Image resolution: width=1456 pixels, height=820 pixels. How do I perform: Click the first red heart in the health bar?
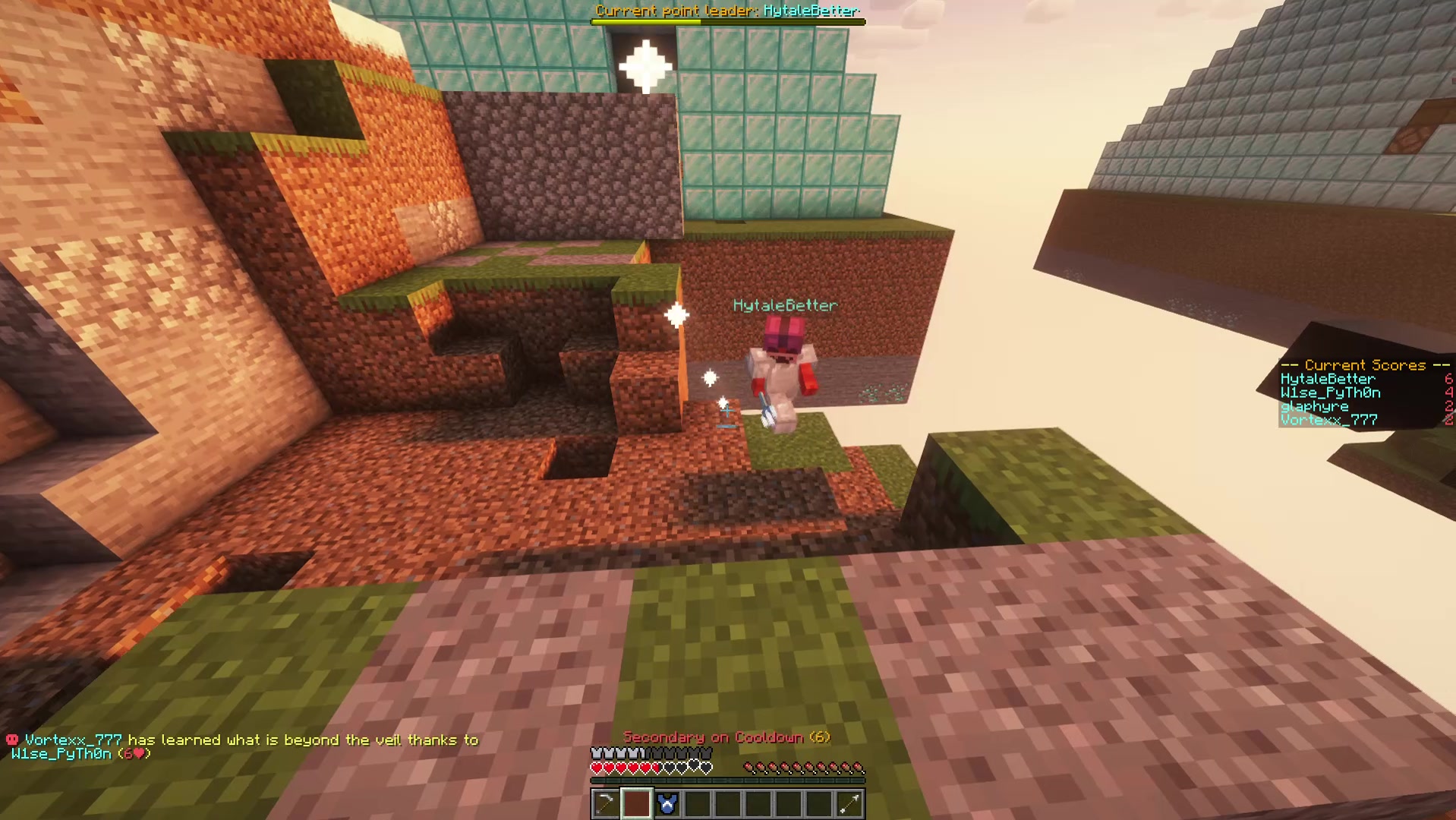pos(597,768)
